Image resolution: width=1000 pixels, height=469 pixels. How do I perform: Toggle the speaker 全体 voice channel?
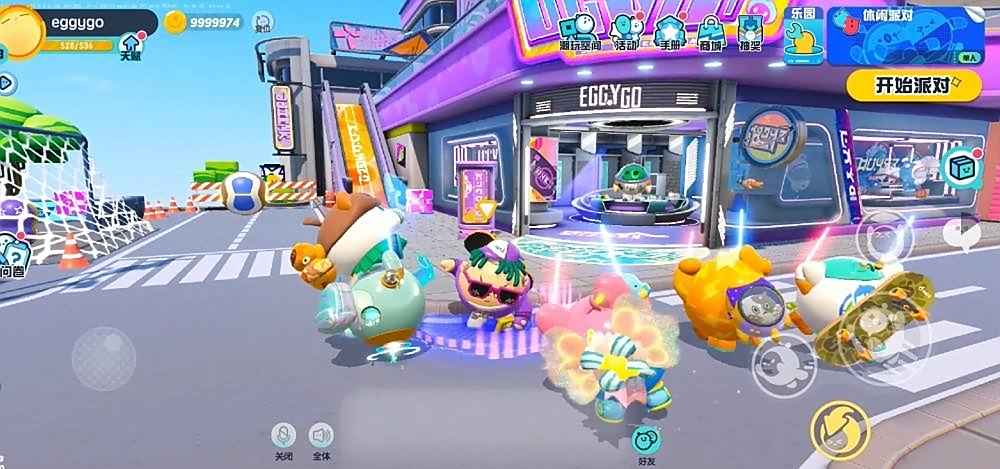click(320, 439)
